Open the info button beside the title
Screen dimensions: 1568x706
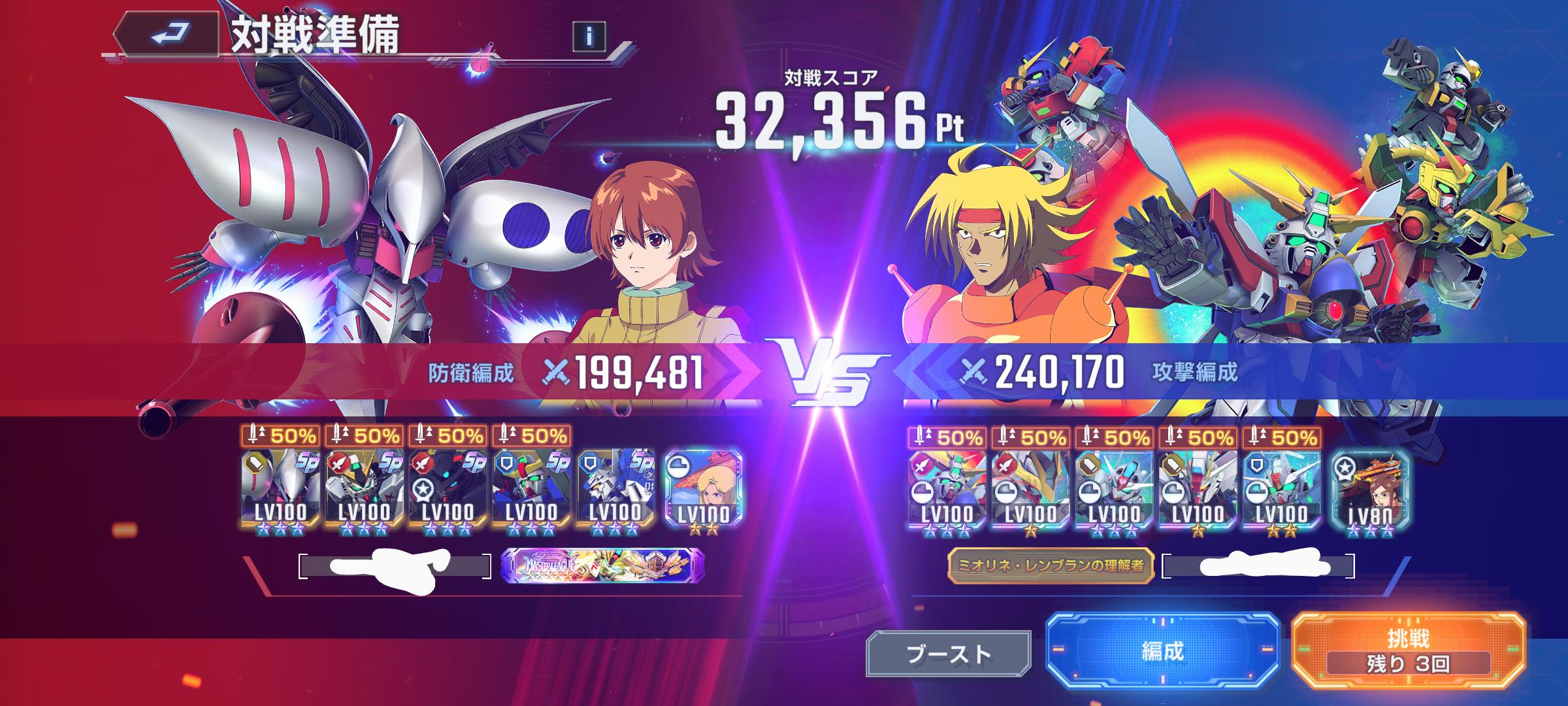[x=589, y=37]
